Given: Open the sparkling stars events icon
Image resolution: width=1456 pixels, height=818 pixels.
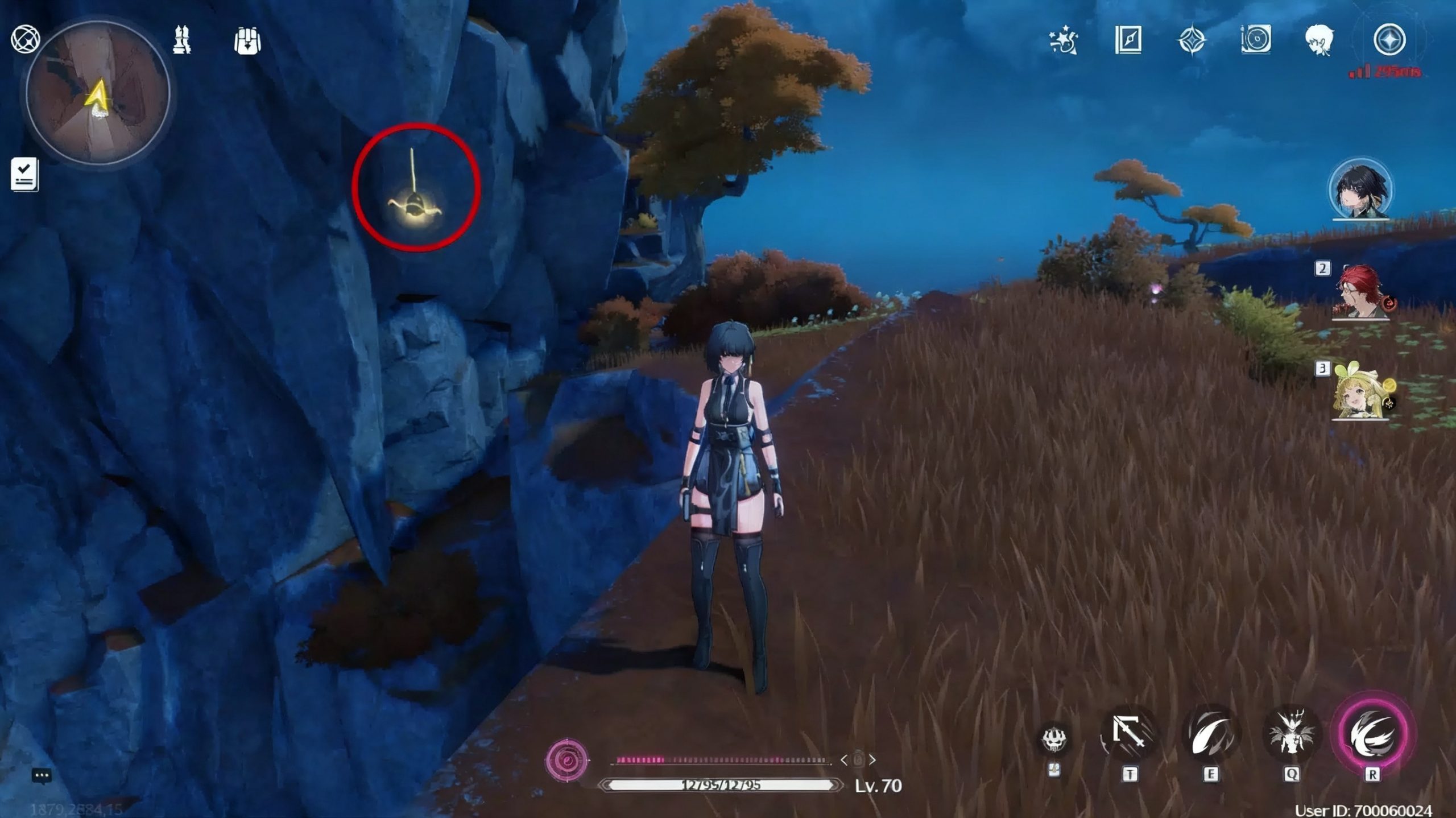Looking at the screenshot, I should click(x=1064, y=40).
